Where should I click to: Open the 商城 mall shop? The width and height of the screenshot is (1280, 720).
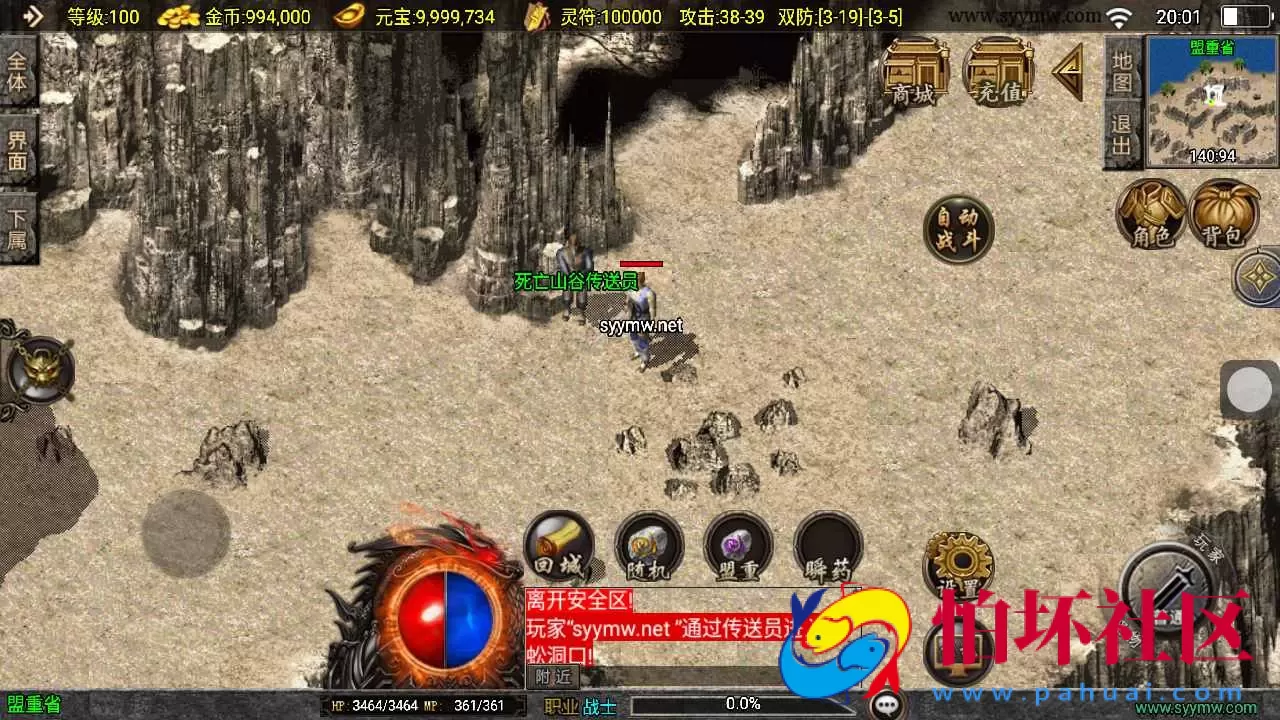point(916,72)
